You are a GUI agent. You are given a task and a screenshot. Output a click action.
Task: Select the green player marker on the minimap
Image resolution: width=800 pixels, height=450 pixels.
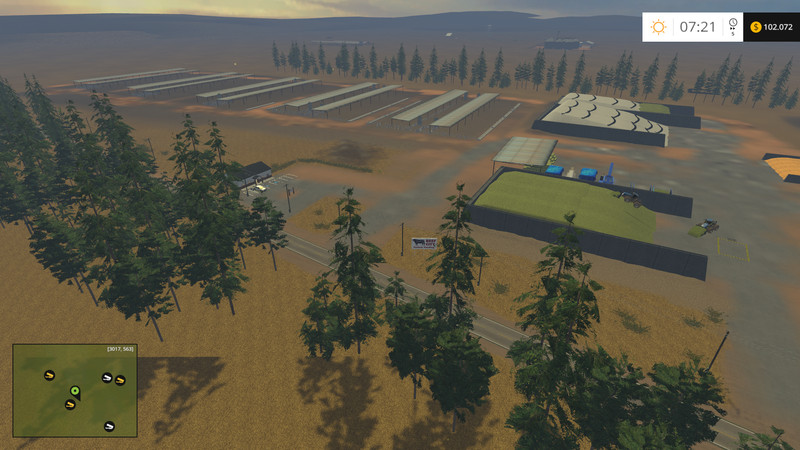(74, 390)
